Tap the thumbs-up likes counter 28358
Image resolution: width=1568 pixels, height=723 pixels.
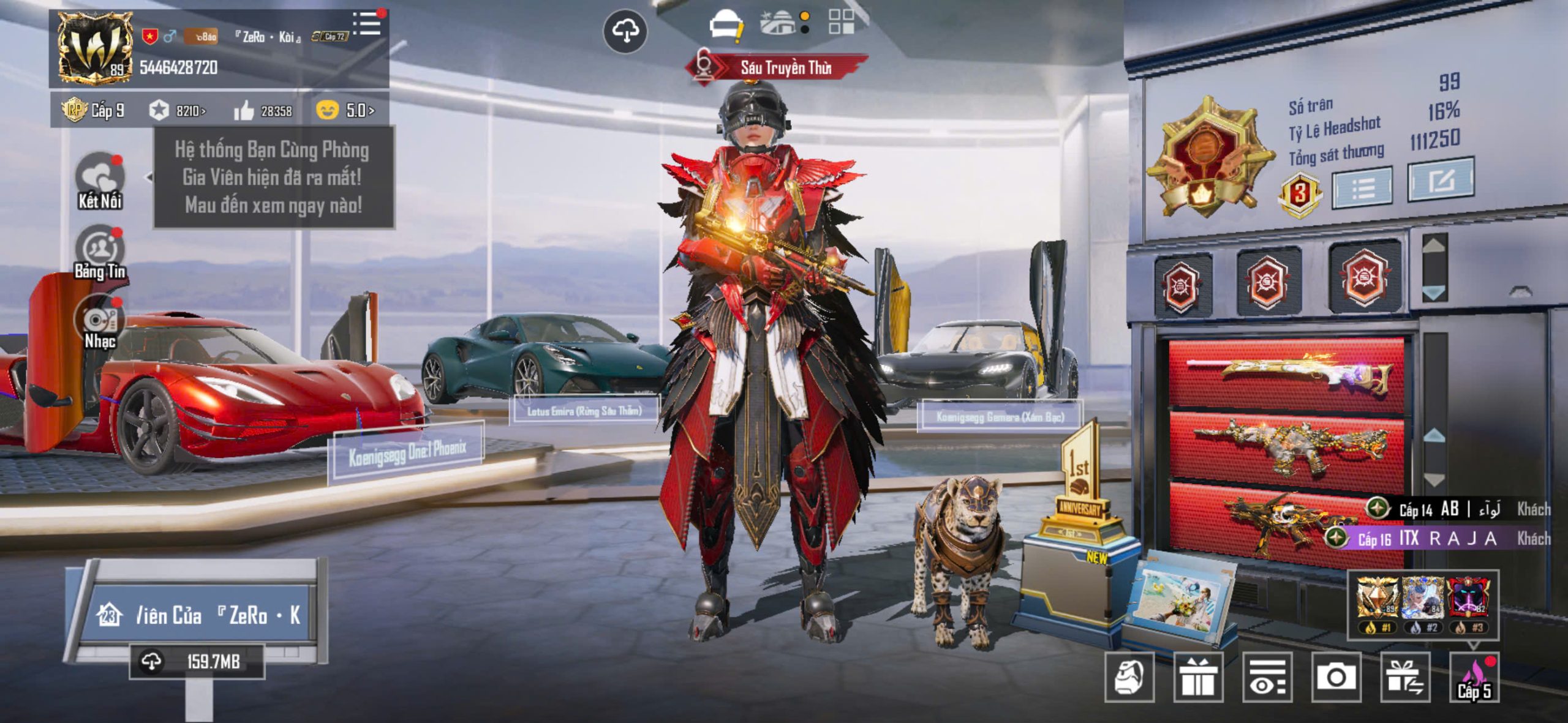(x=263, y=111)
